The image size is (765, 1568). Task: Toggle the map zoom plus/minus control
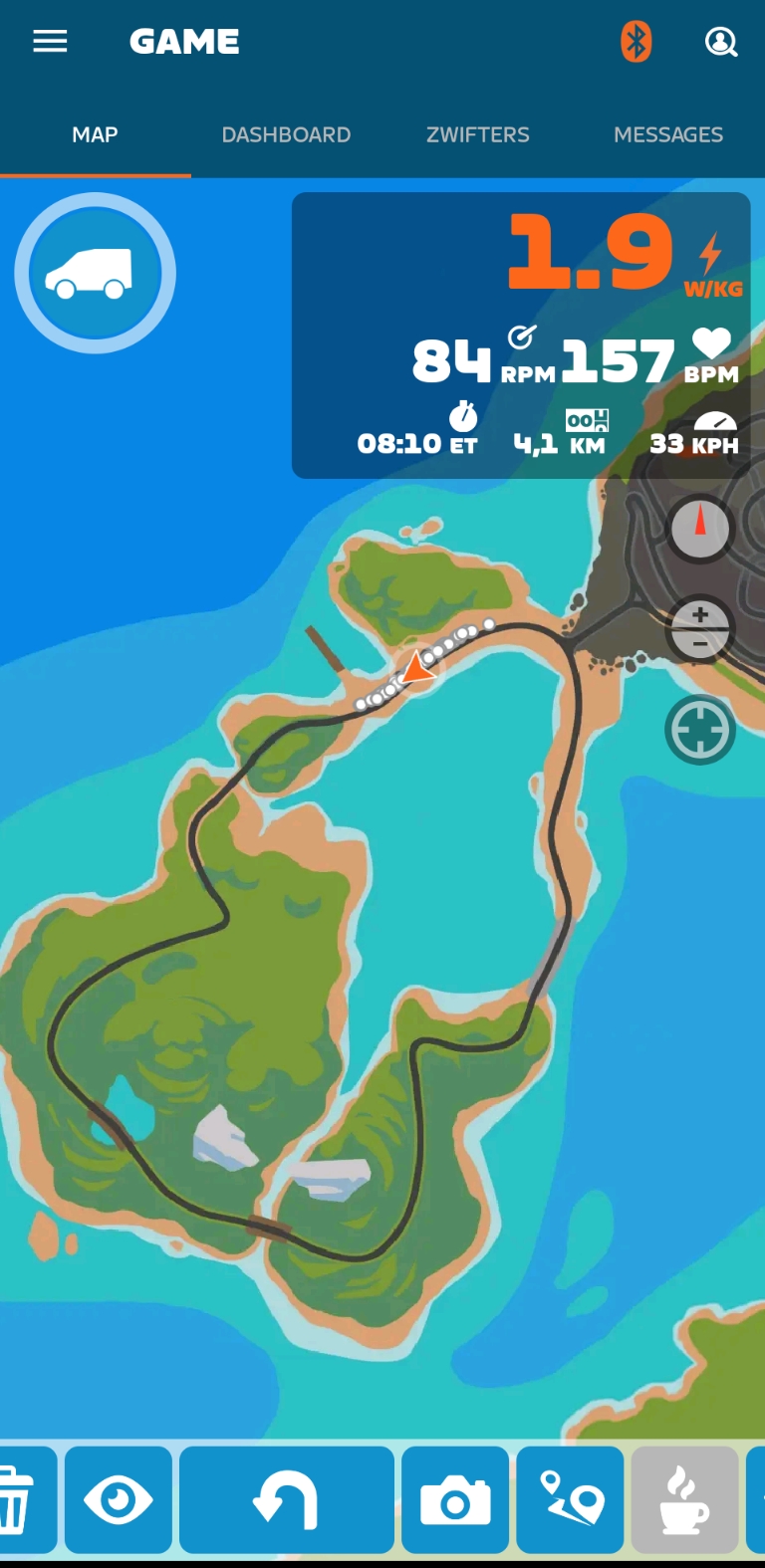(x=700, y=629)
